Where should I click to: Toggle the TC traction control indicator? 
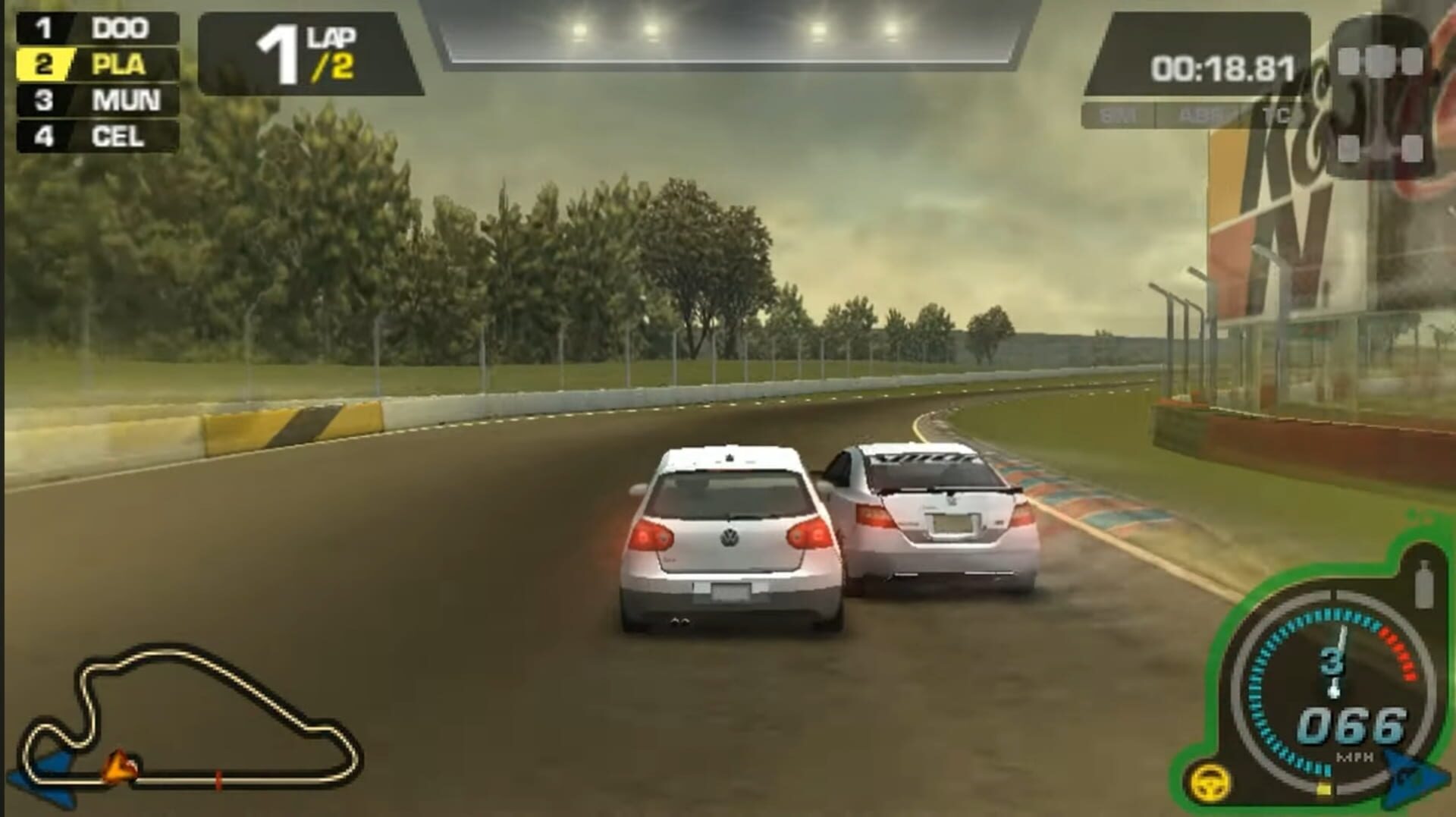click(x=1276, y=114)
